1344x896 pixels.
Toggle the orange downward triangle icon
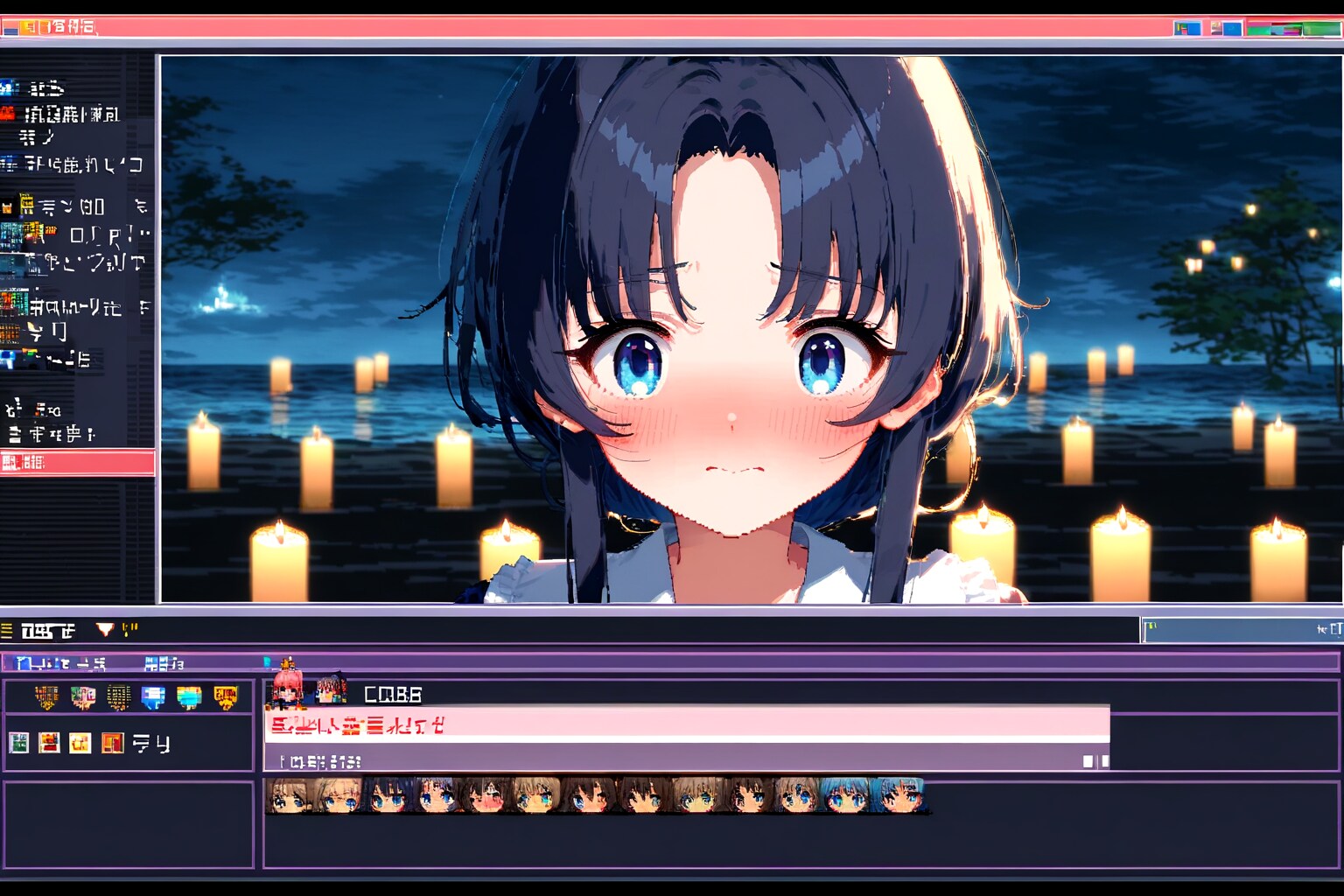point(105,629)
